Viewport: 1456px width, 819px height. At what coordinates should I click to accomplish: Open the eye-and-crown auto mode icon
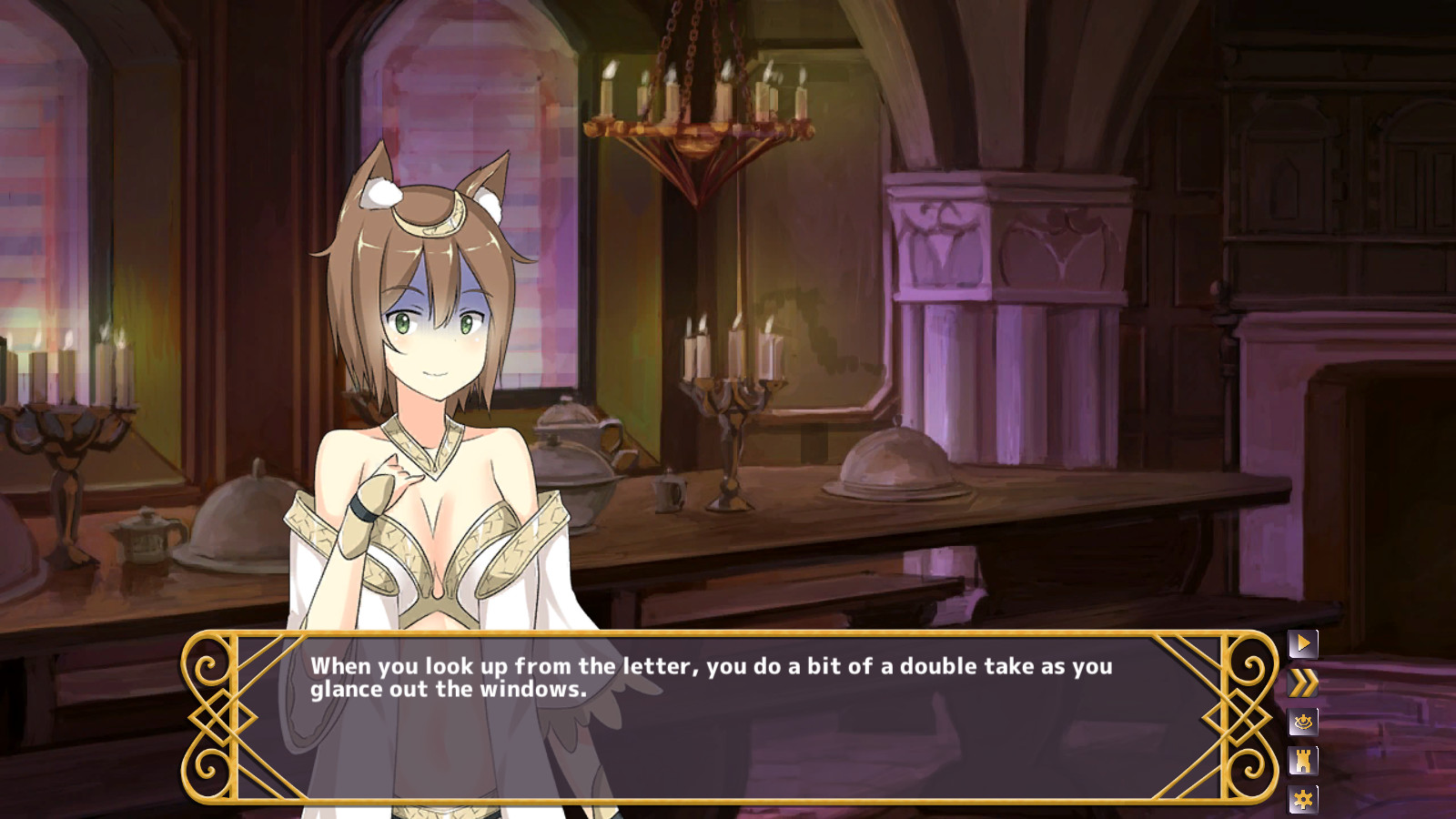[x=1301, y=721]
